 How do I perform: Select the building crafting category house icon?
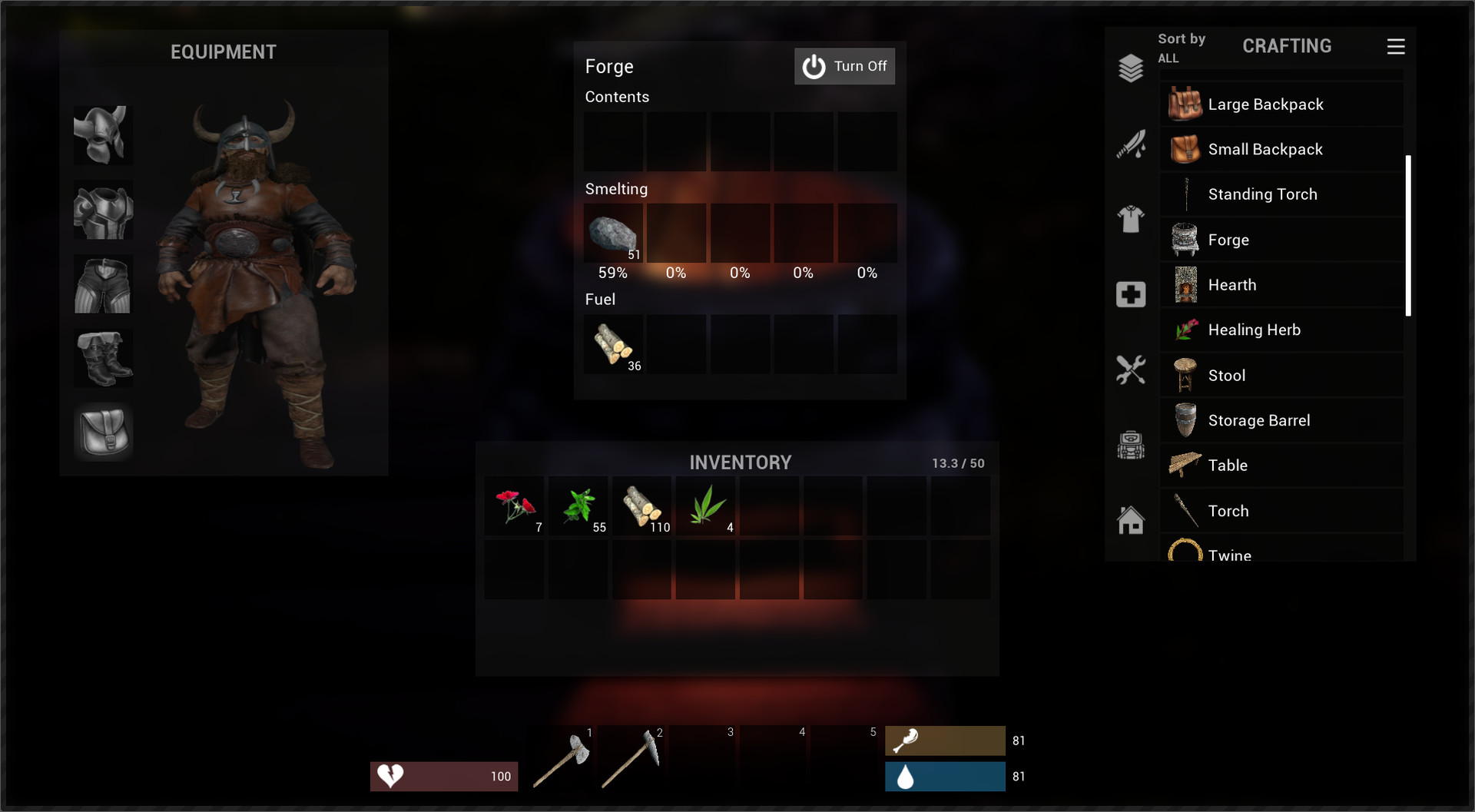point(1129,519)
